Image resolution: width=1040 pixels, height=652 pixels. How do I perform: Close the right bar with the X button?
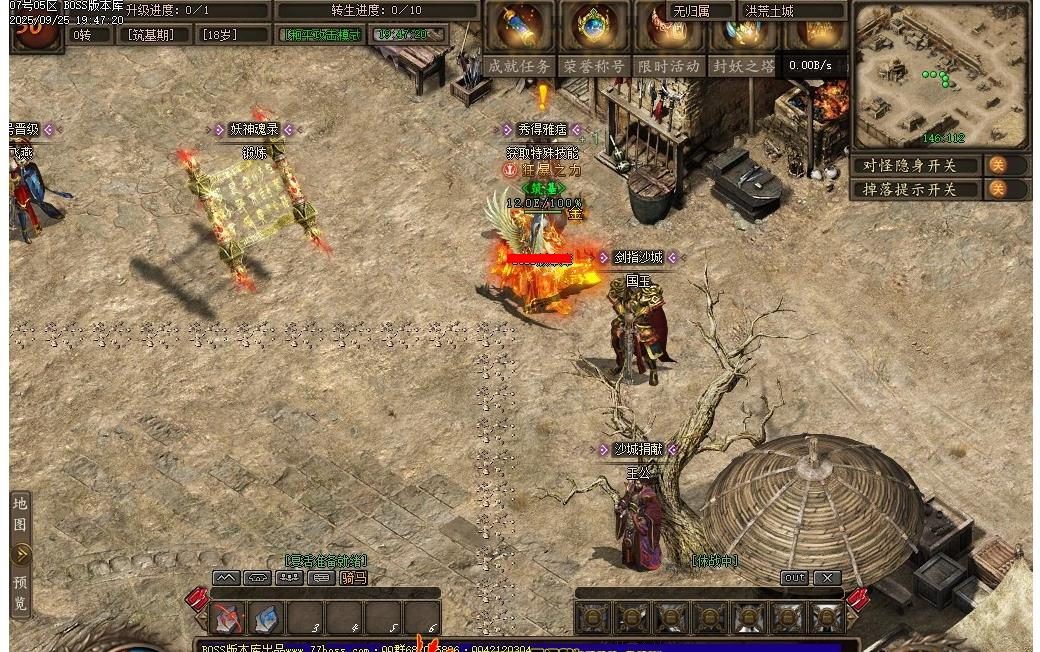click(827, 578)
